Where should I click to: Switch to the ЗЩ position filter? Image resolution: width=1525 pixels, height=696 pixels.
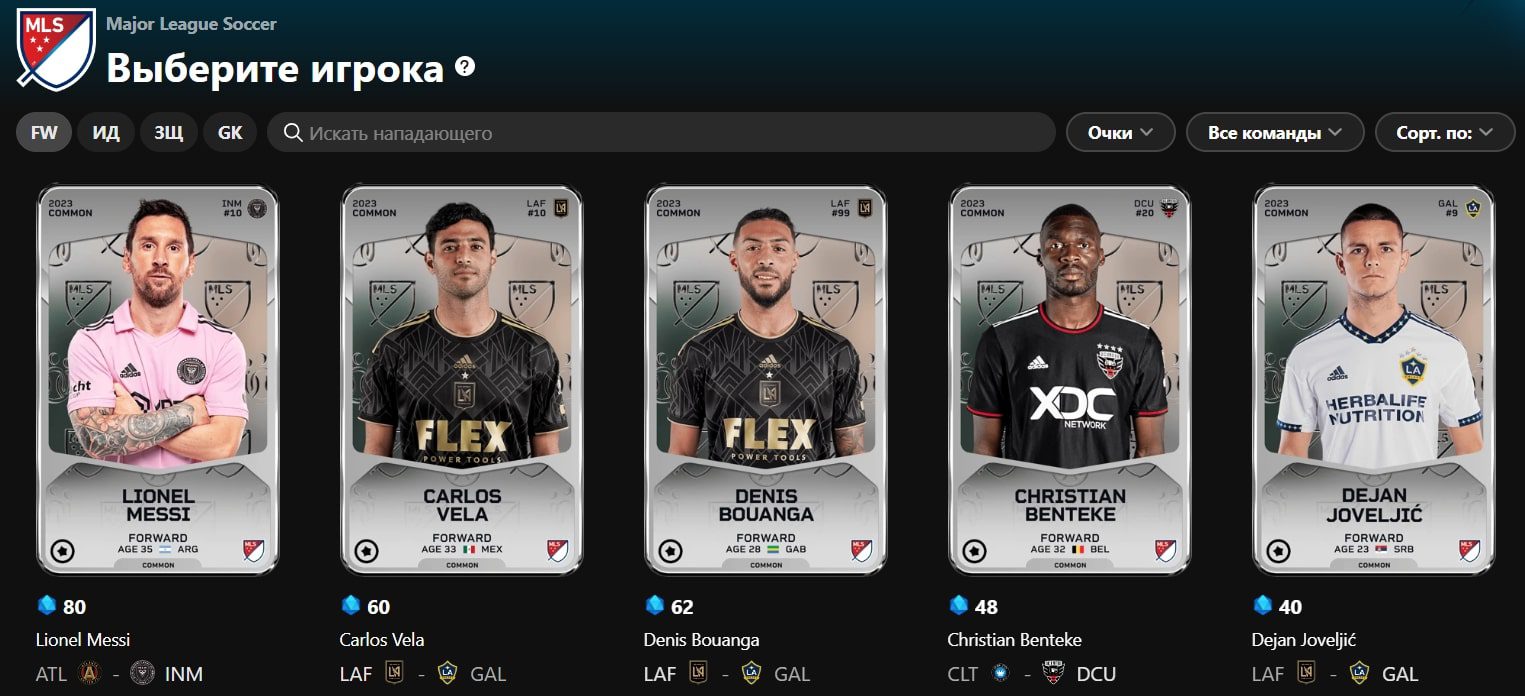(168, 133)
